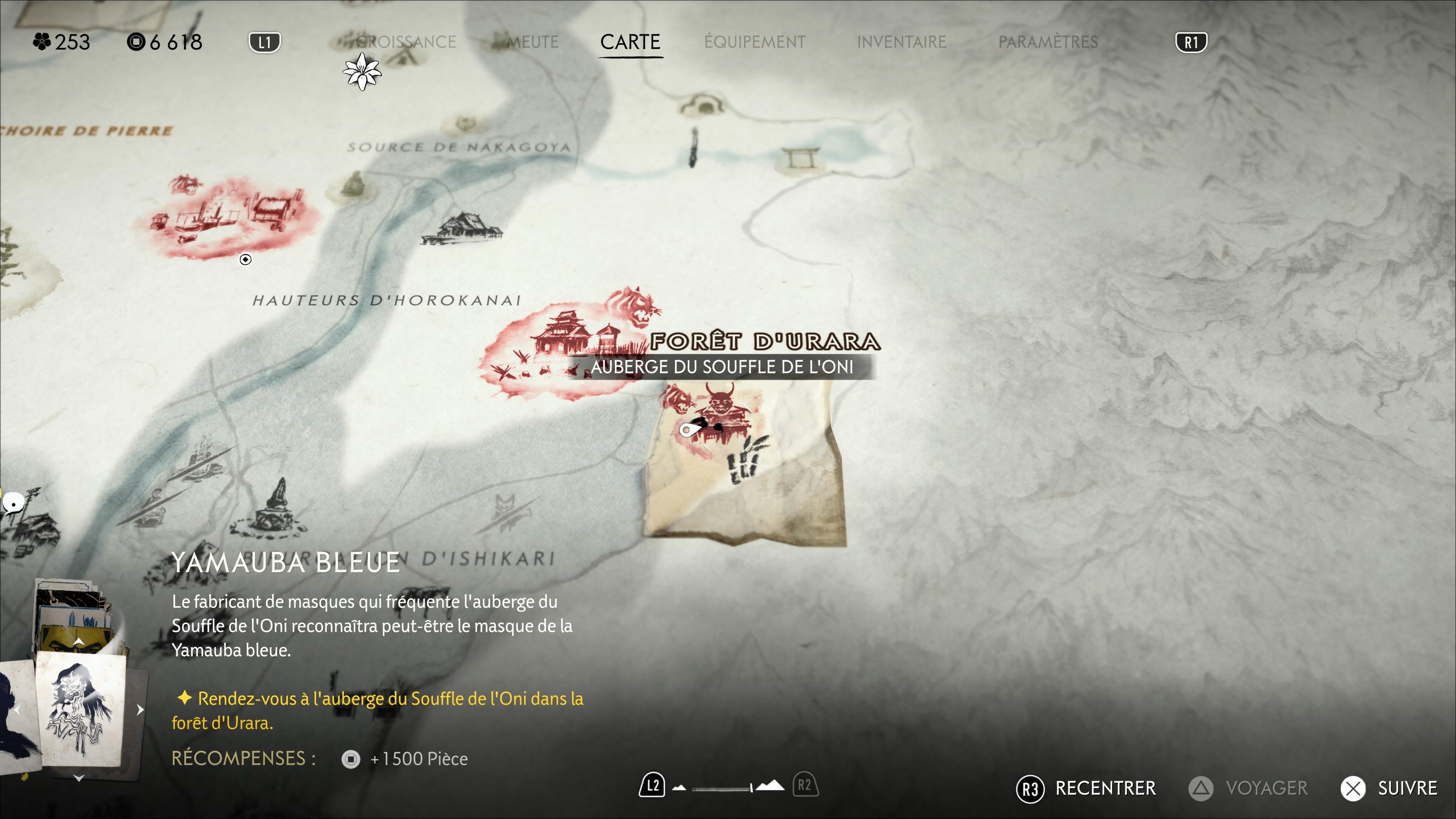This screenshot has height=819, width=1456.
Task: Select the small circular waypoint marker
Action: [245, 259]
